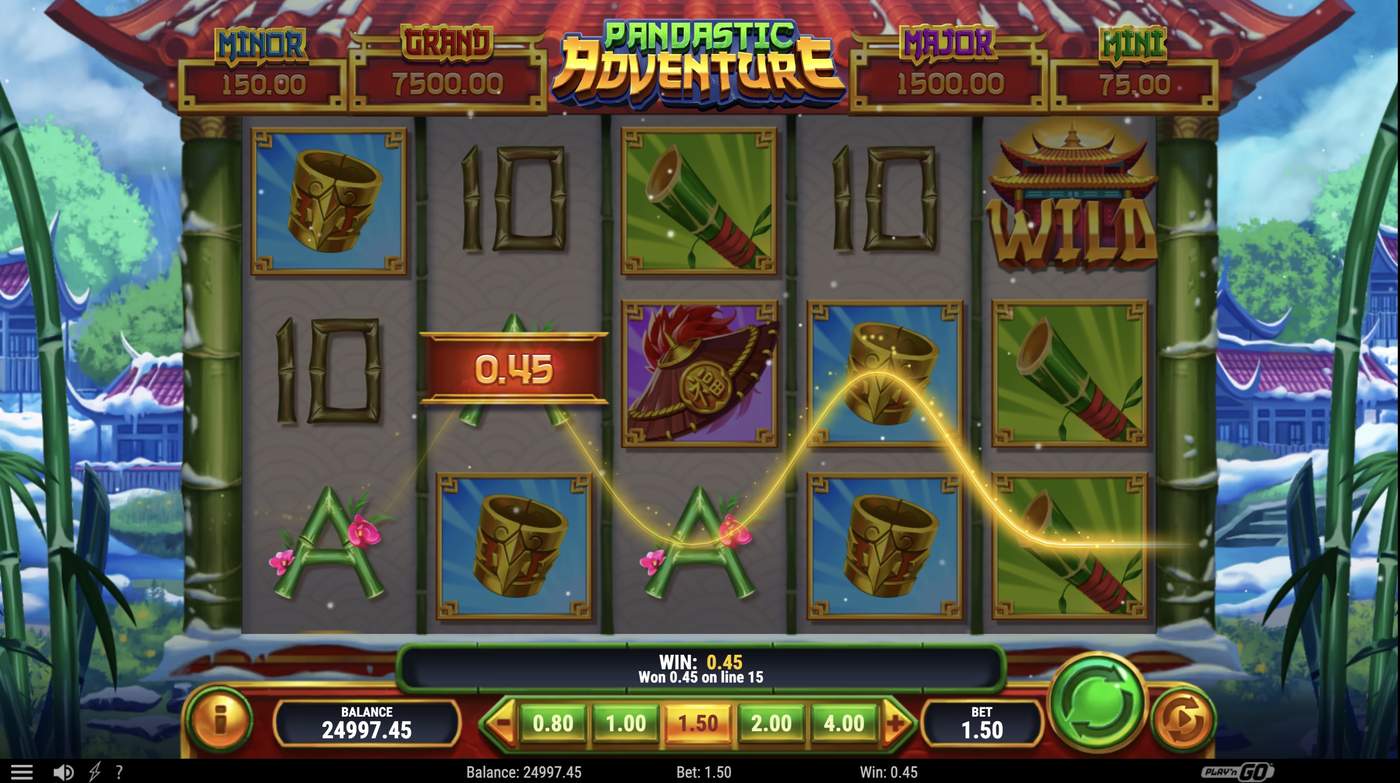Open help using the question mark icon
The image size is (1400, 783).
[119, 770]
